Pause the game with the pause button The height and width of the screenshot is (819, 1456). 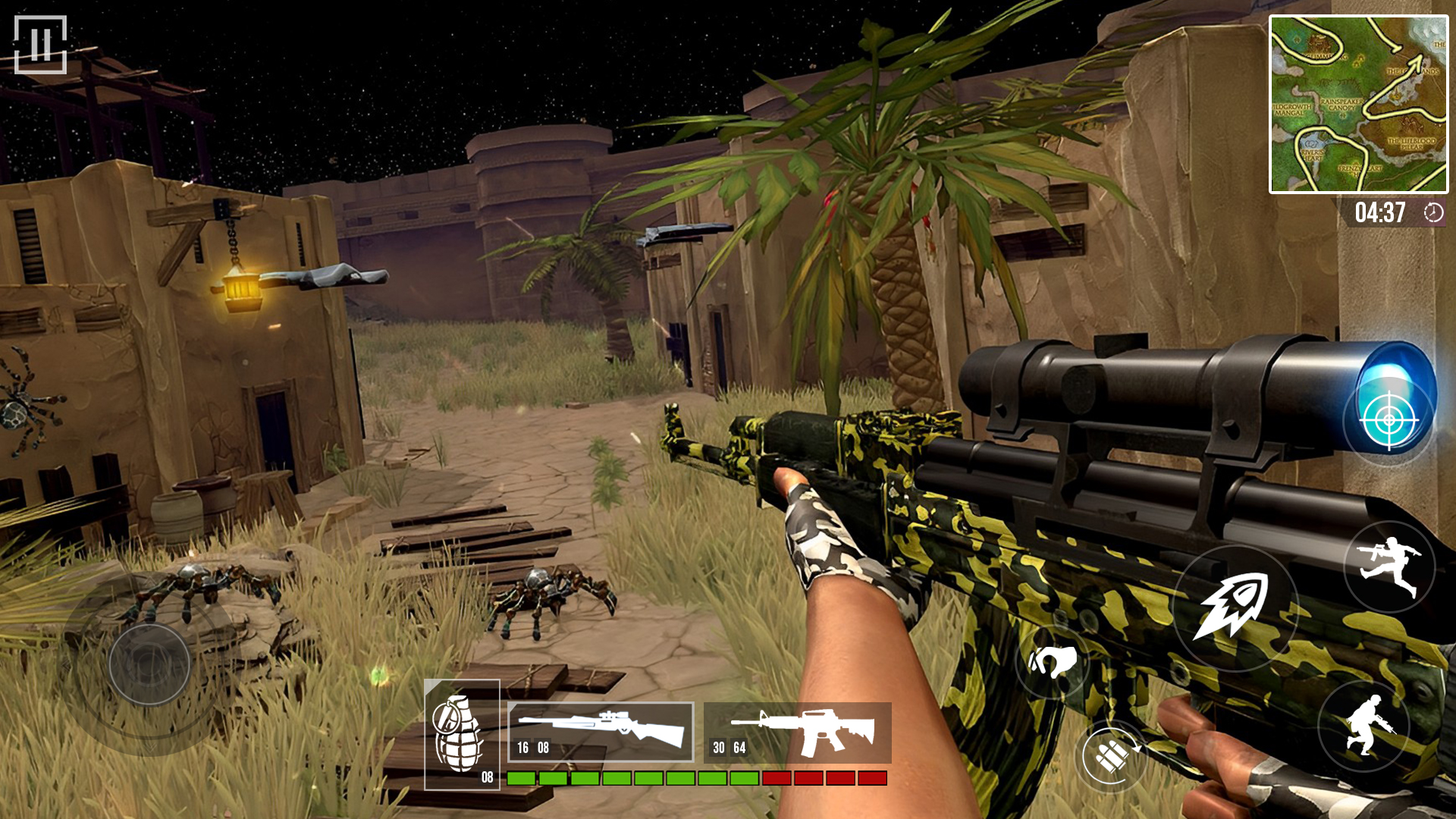pyautogui.click(x=40, y=45)
